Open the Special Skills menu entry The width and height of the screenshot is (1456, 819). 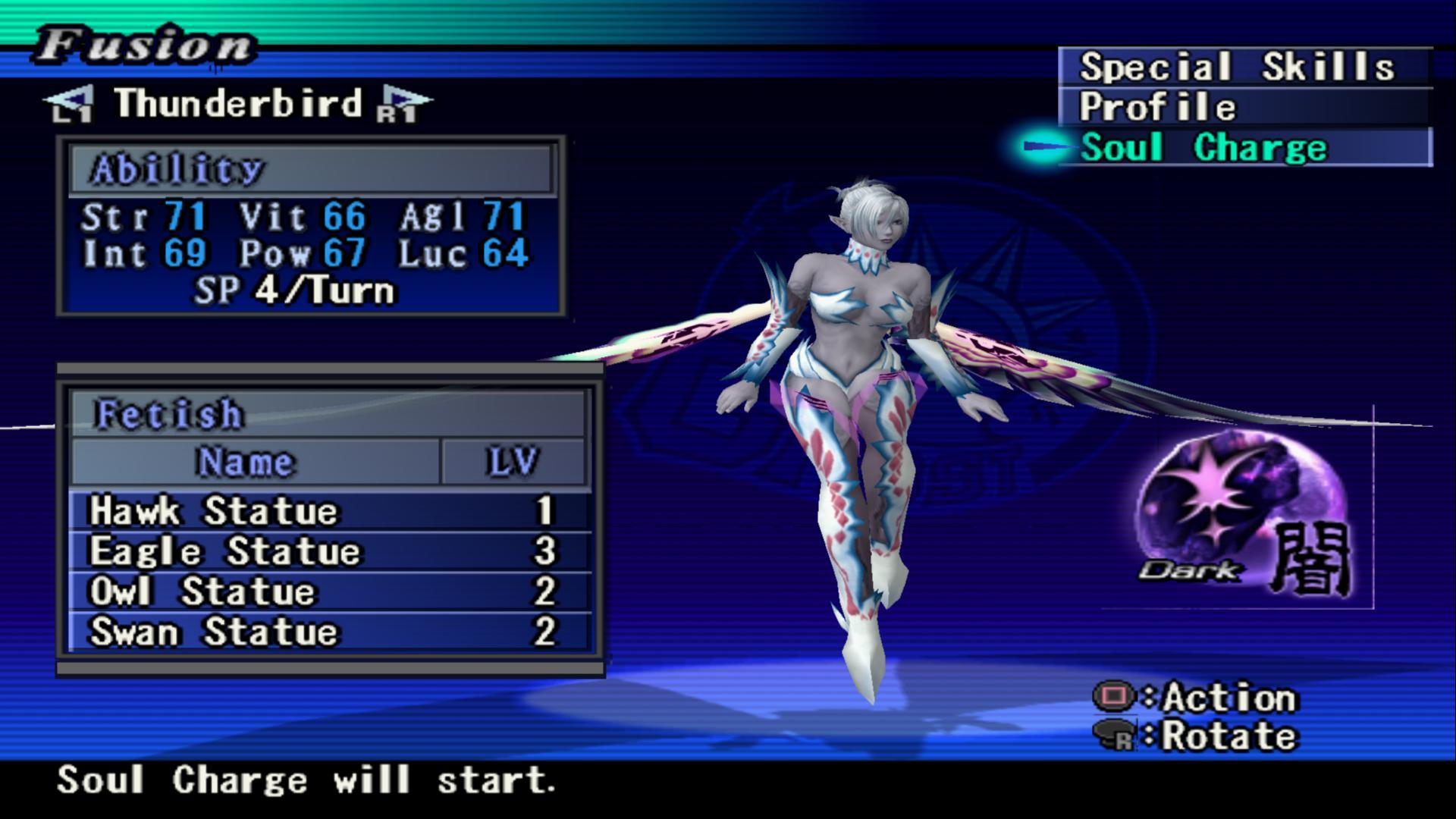pos(1242,67)
